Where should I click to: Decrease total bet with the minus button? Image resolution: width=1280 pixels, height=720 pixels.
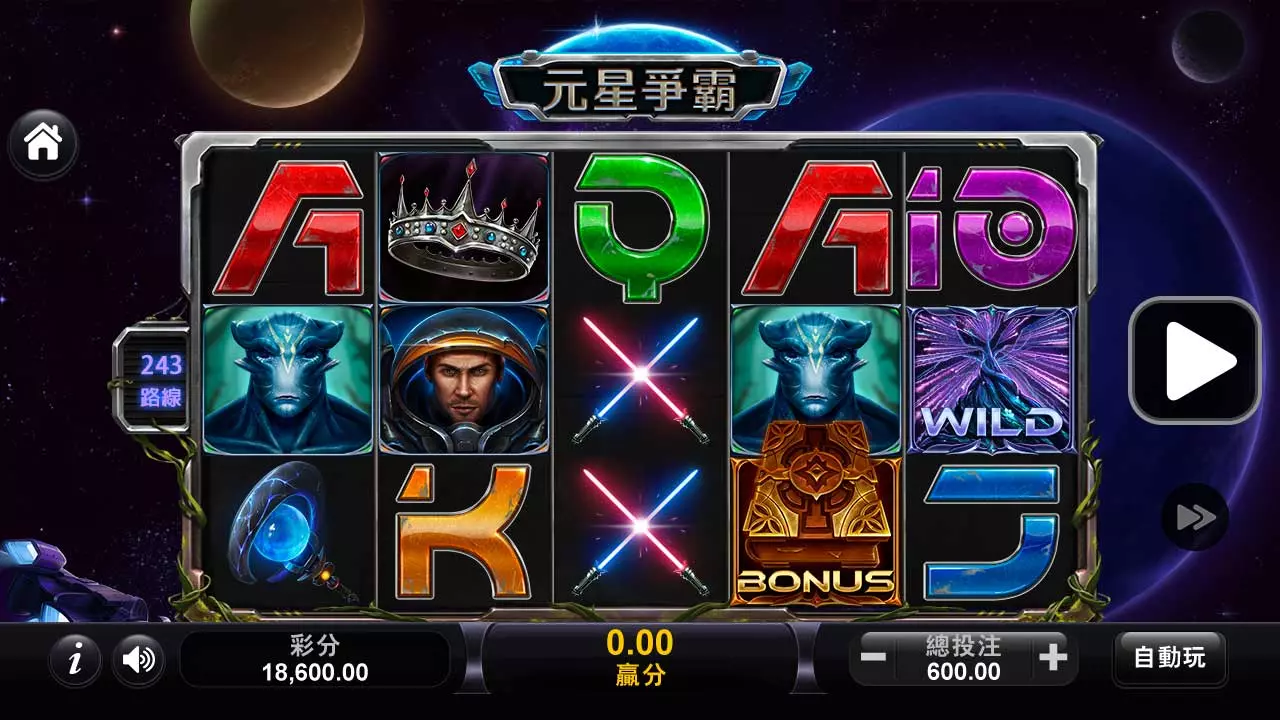875,658
